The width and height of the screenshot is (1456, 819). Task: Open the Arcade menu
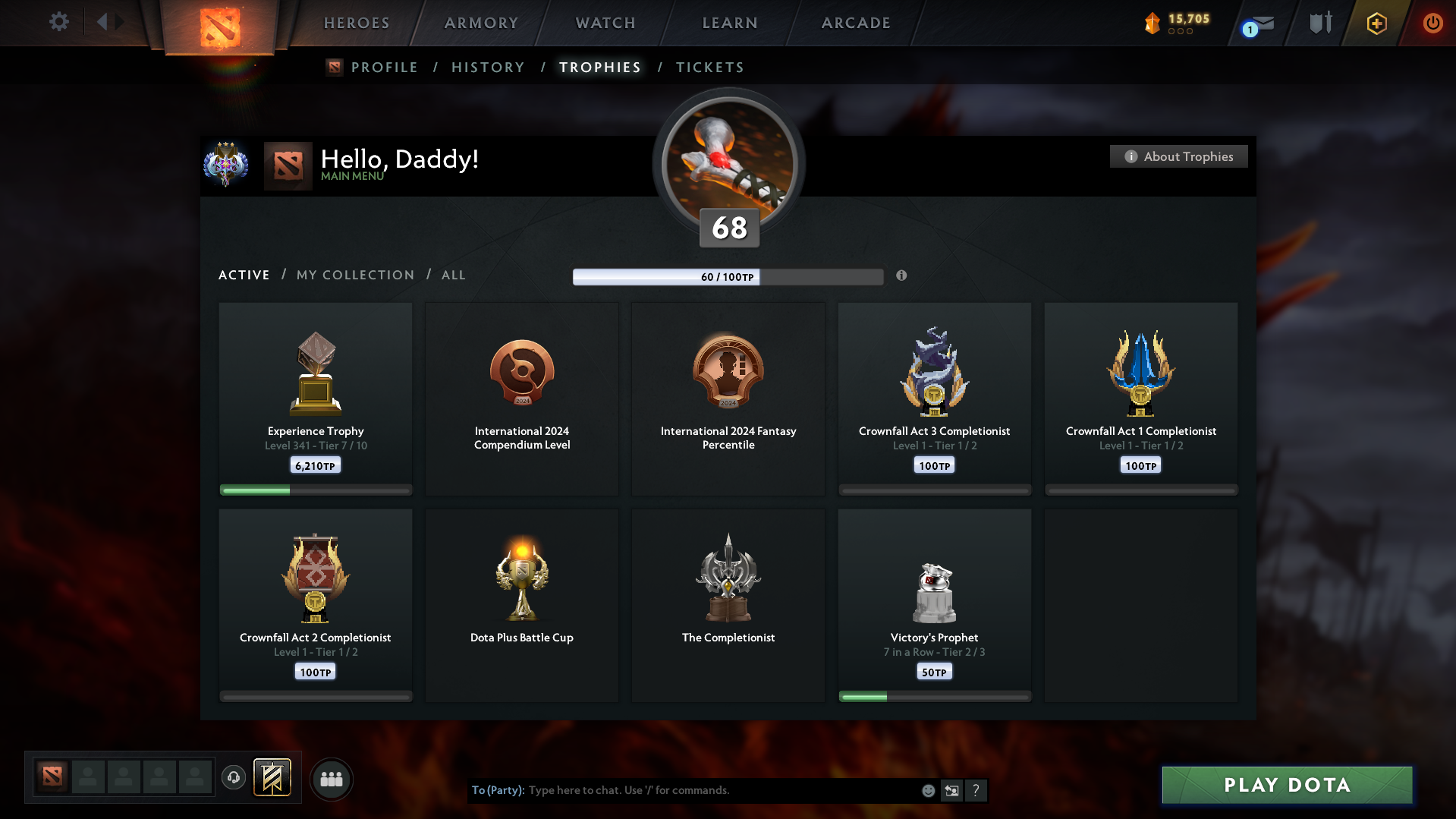(856, 23)
